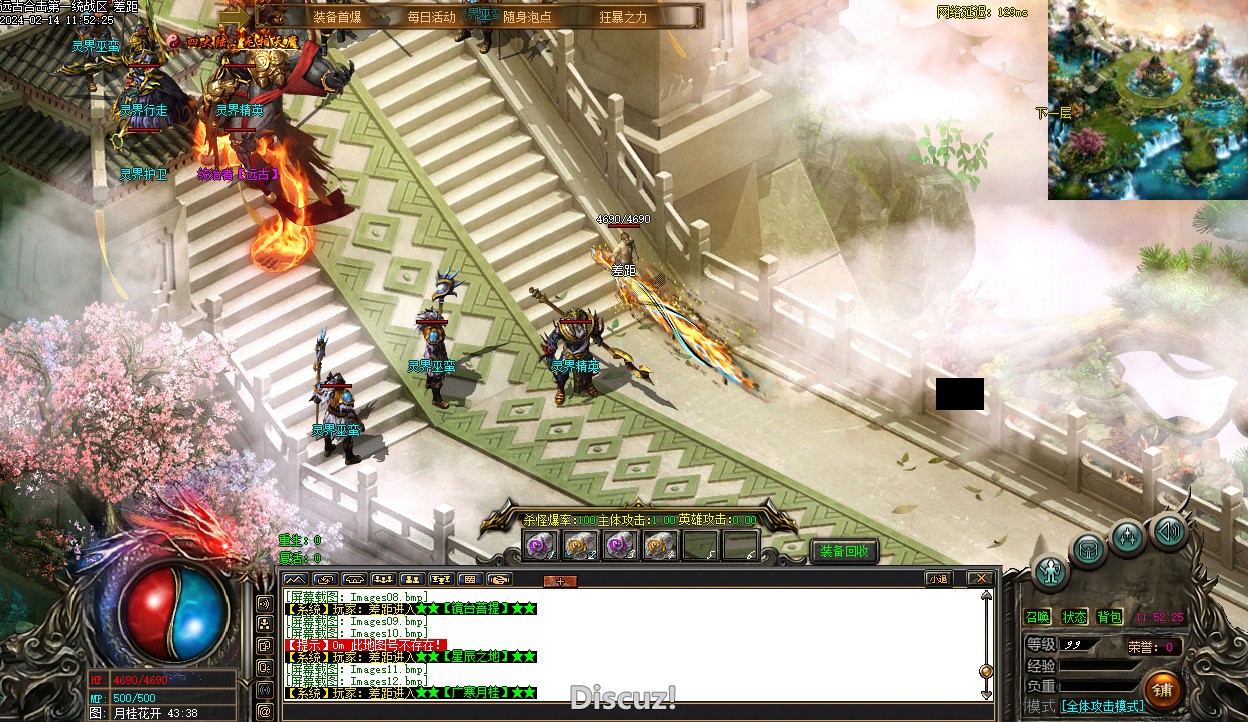Click the 装备回收 equipment recycle button
1248x722 pixels.
844,551
